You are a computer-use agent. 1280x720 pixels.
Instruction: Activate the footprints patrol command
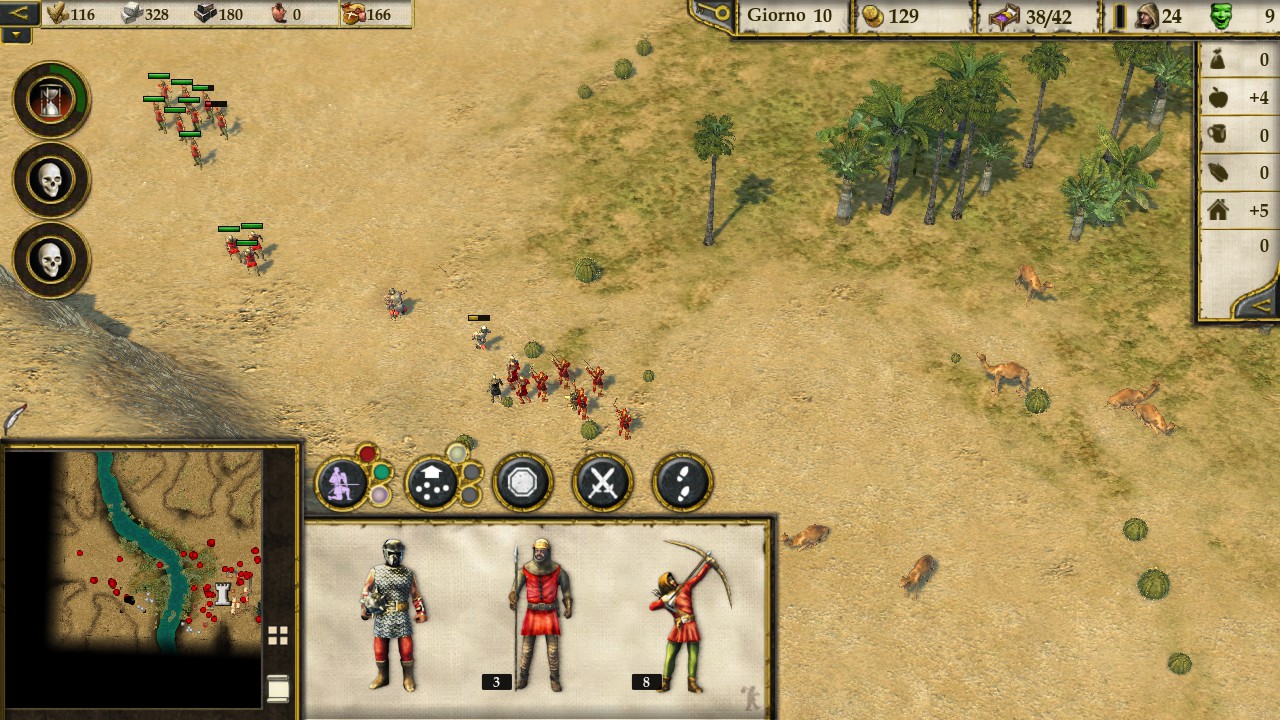click(682, 483)
